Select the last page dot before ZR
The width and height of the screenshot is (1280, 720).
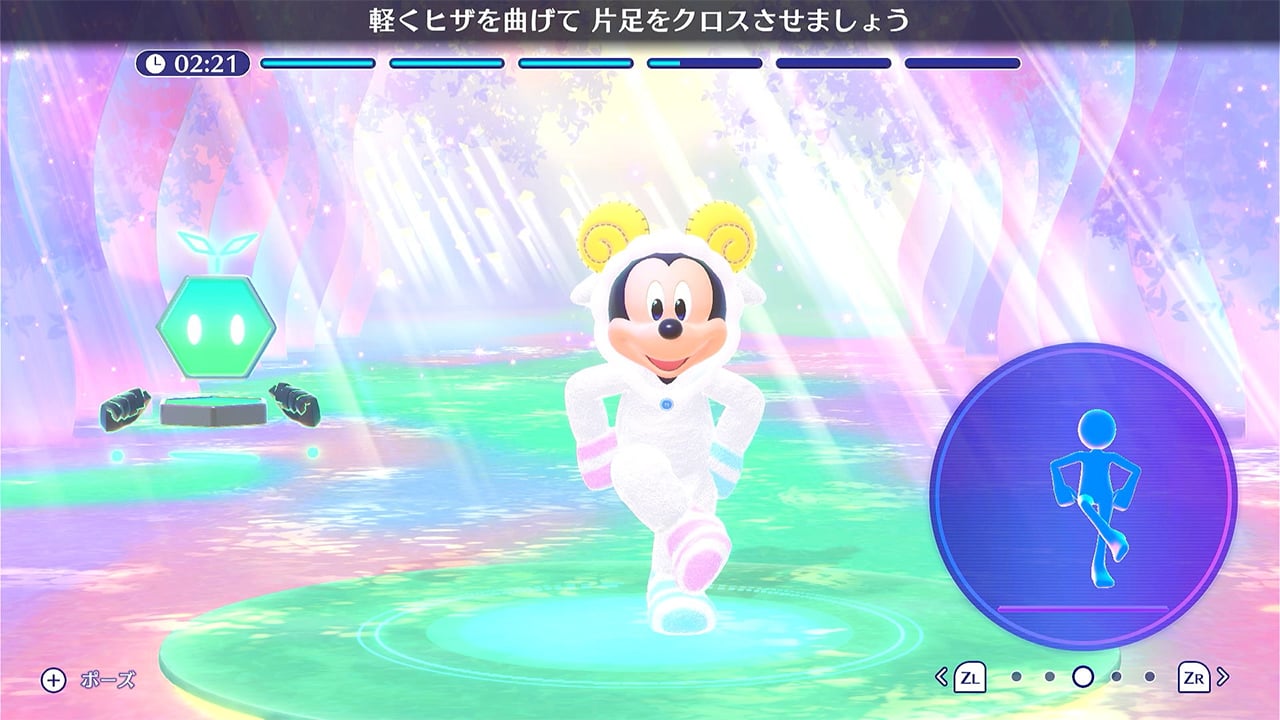tap(1152, 677)
